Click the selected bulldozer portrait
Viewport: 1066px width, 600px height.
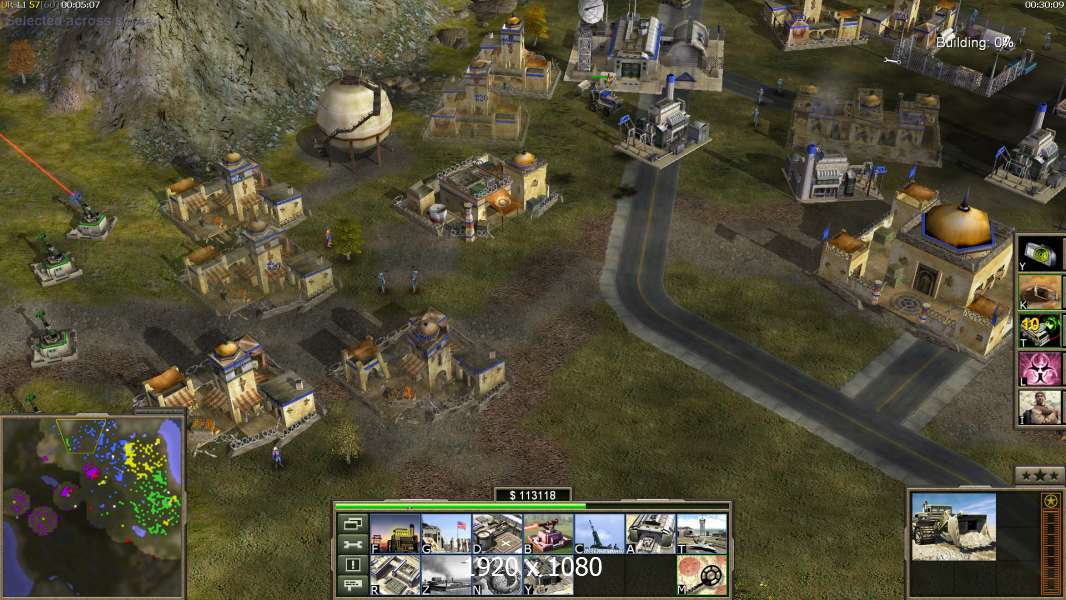click(x=953, y=527)
